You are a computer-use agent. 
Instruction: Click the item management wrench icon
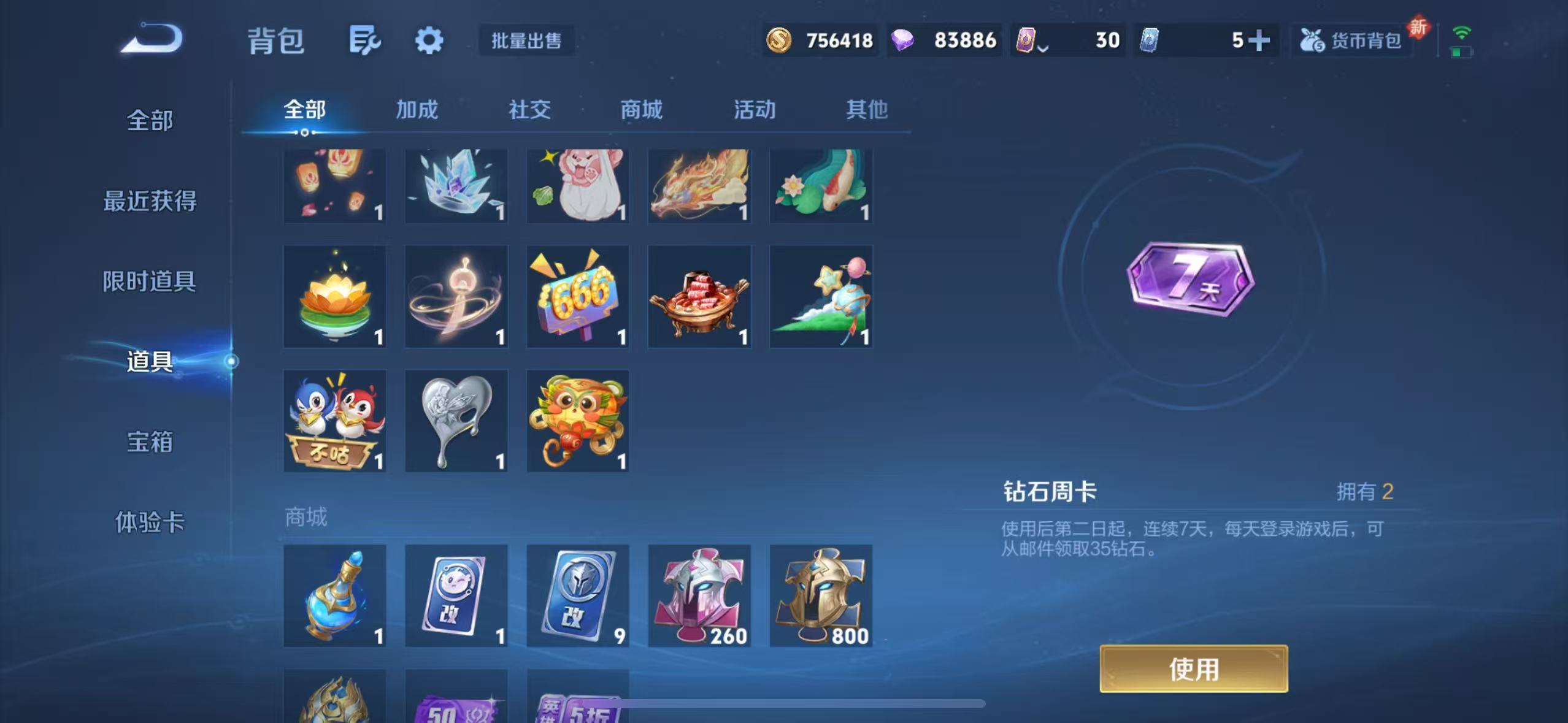pos(365,39)
